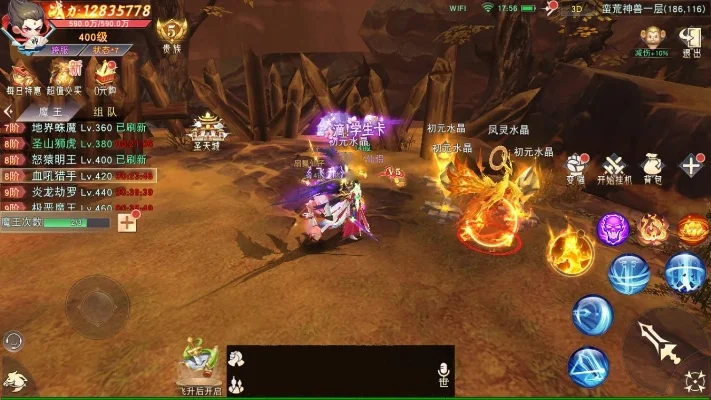Click the 圣天城 city teleport icon

tap(207, 129)
